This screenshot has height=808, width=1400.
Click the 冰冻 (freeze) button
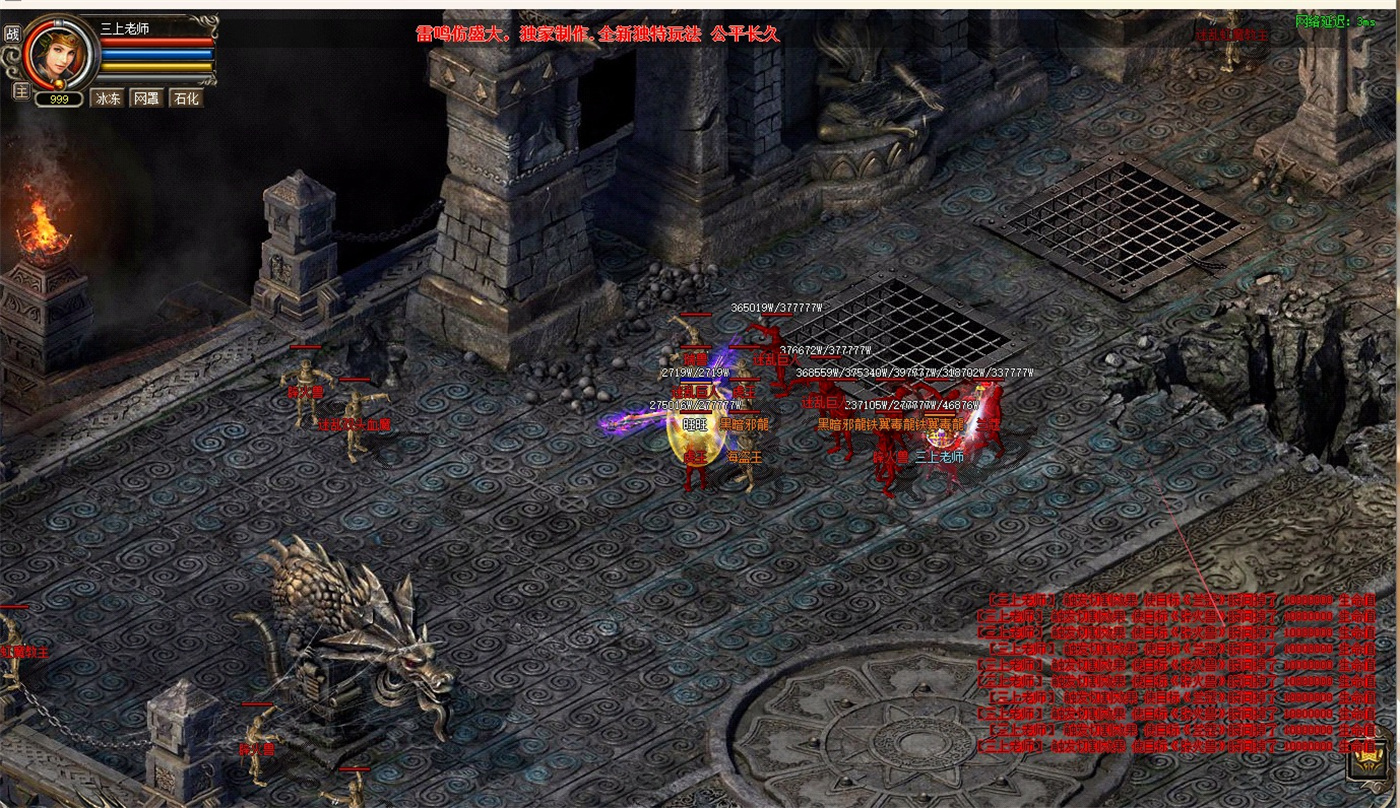tap(107, 98)
